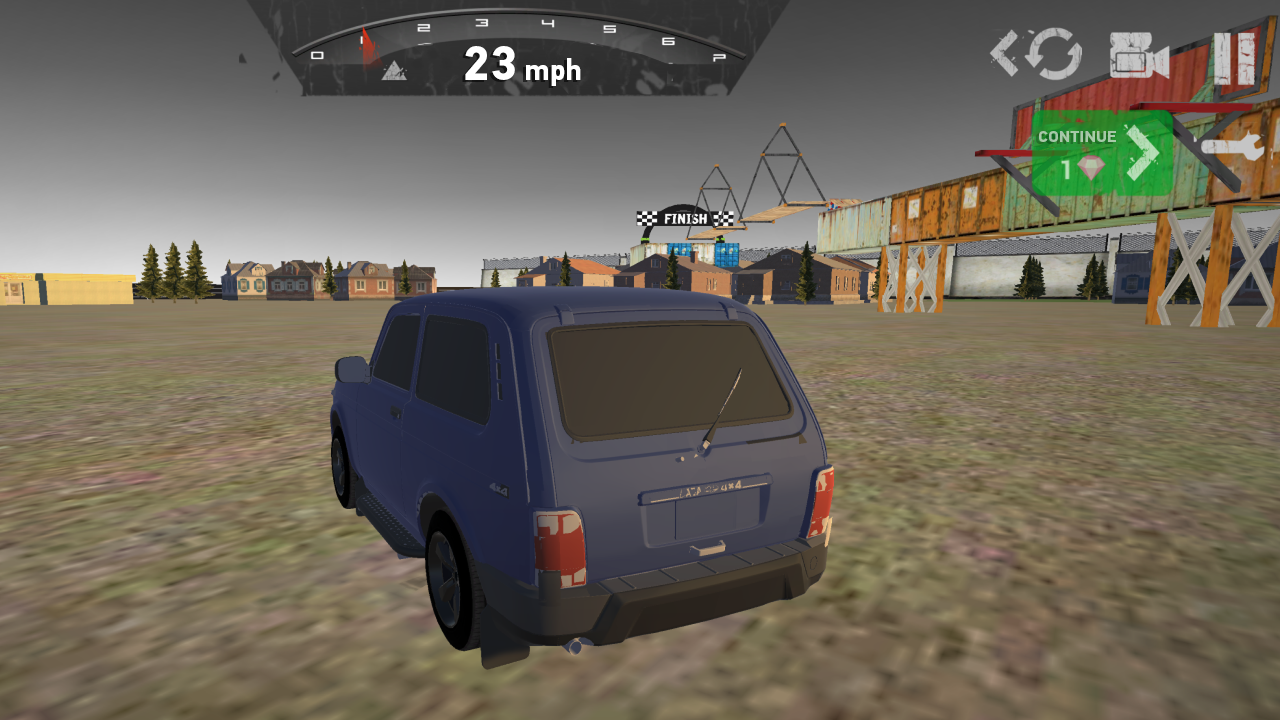Click the red speedometer needle
Screen dimensions: 1280x720
pos(366,44)
